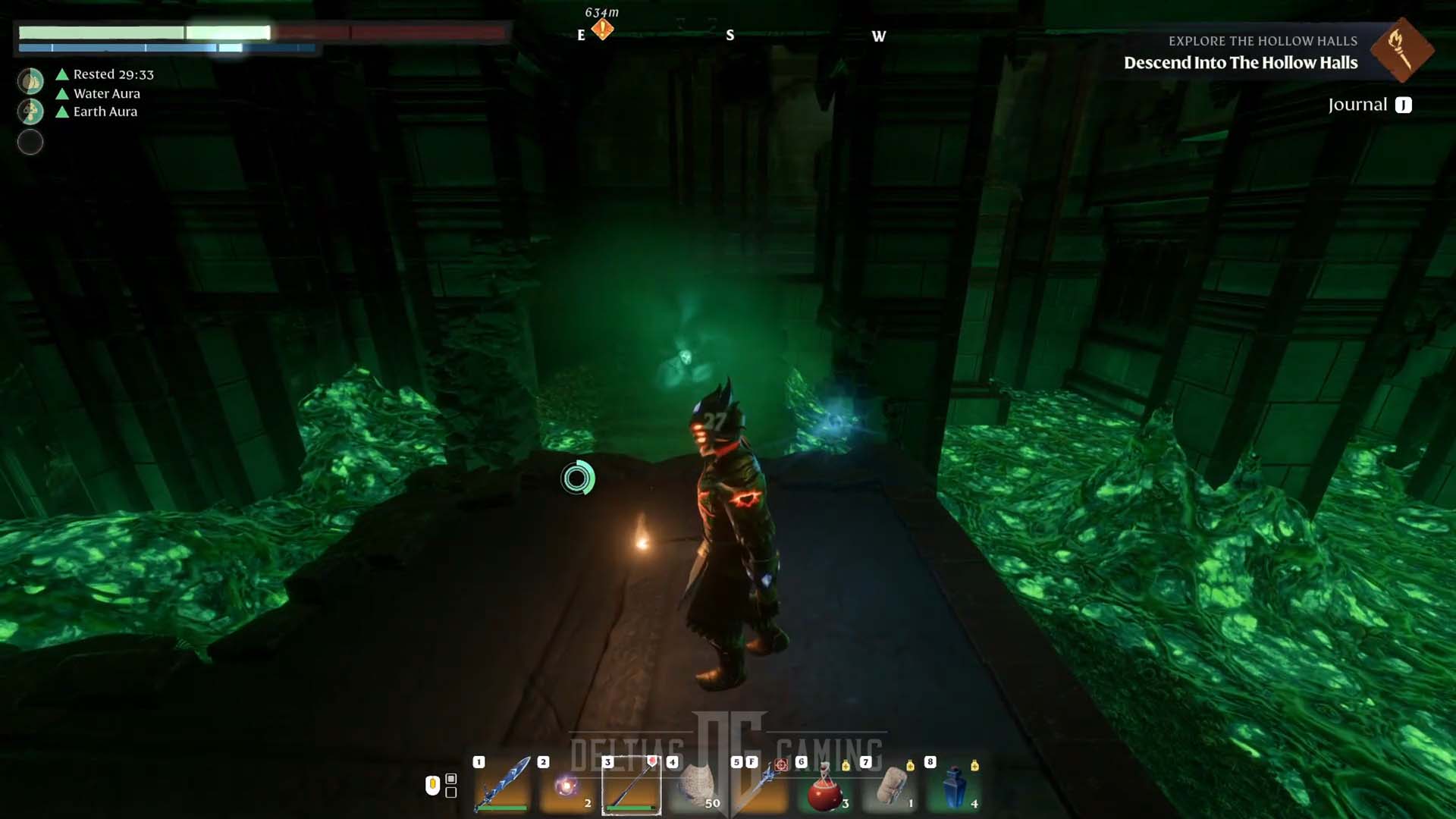Select the blue wand in hotbar slot 5
The width and height of the screenshot is (1456, 819).
pos(761,786)
